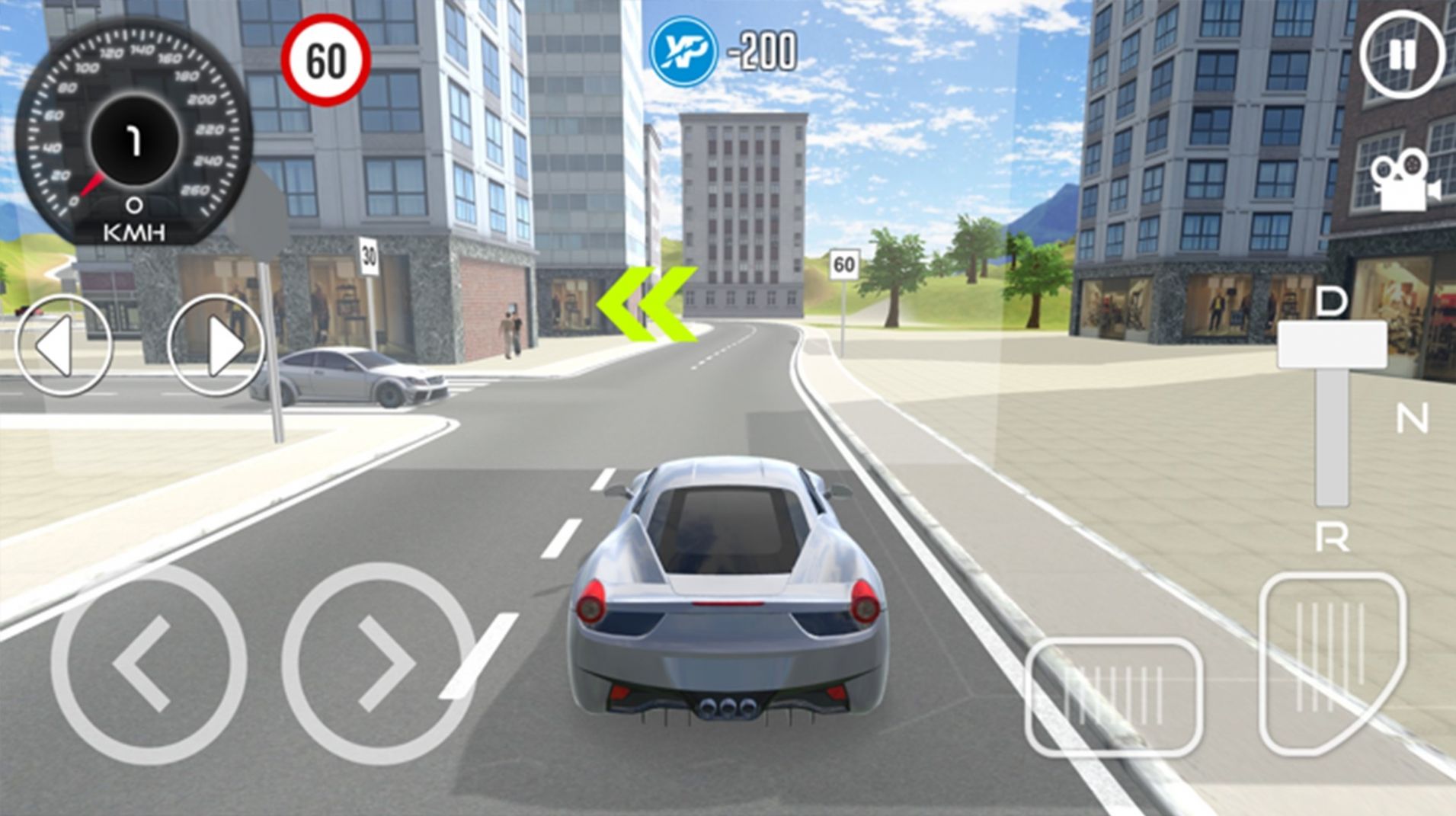The image size is (1456, 816).
Task: Click the speedometer gauge
Action: (133, 141)
